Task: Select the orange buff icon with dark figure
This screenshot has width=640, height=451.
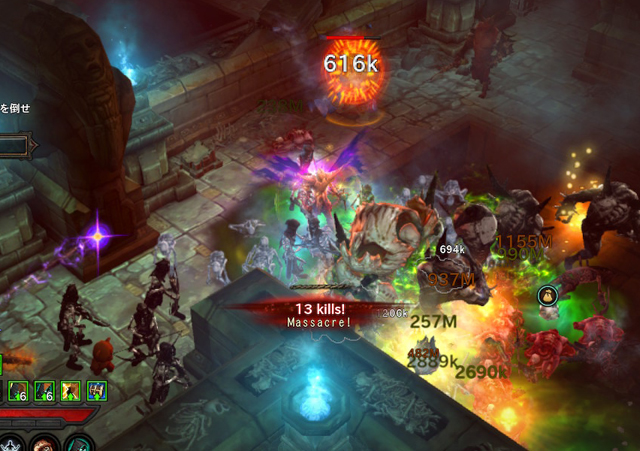Action: [71, 391]
